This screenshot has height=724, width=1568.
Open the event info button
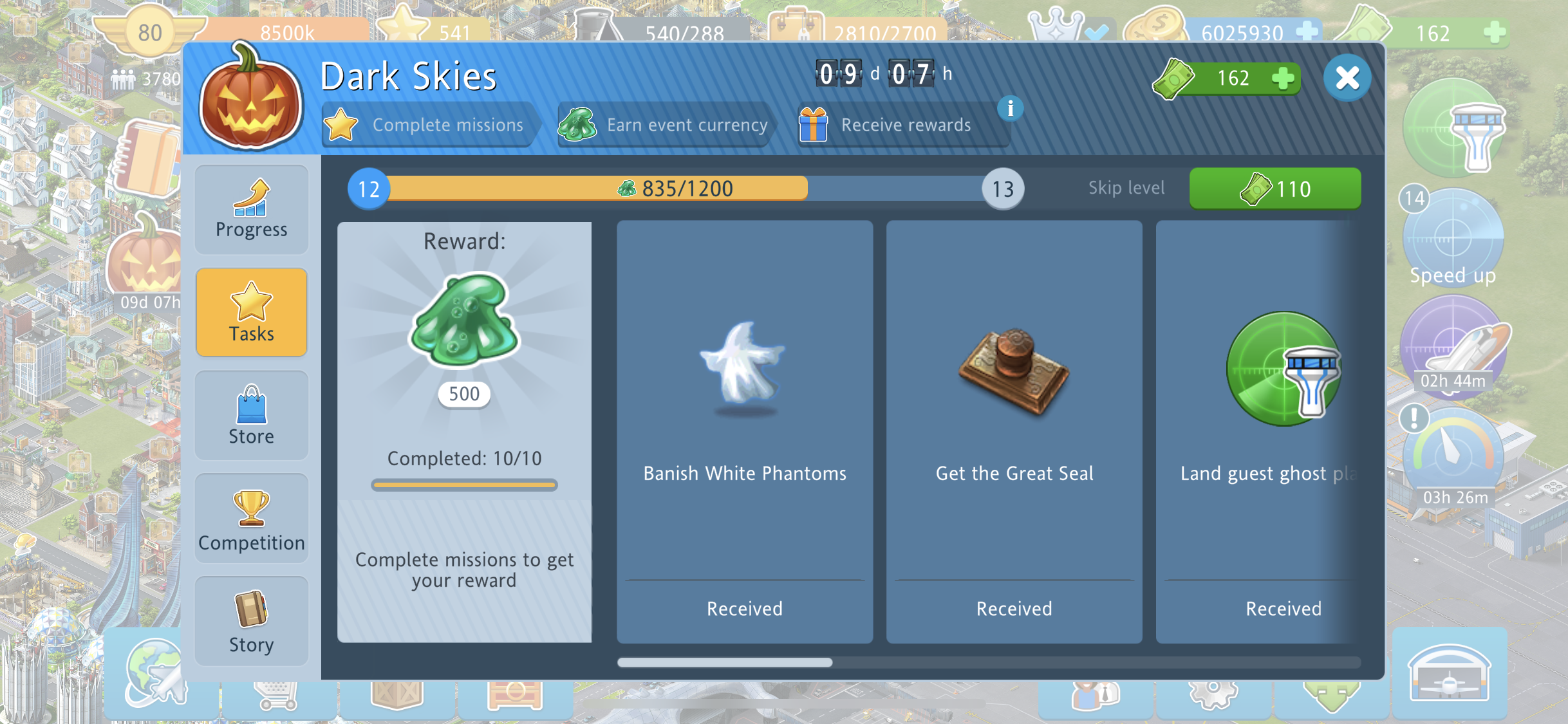pyautogui.click(x=1010, y=109)
